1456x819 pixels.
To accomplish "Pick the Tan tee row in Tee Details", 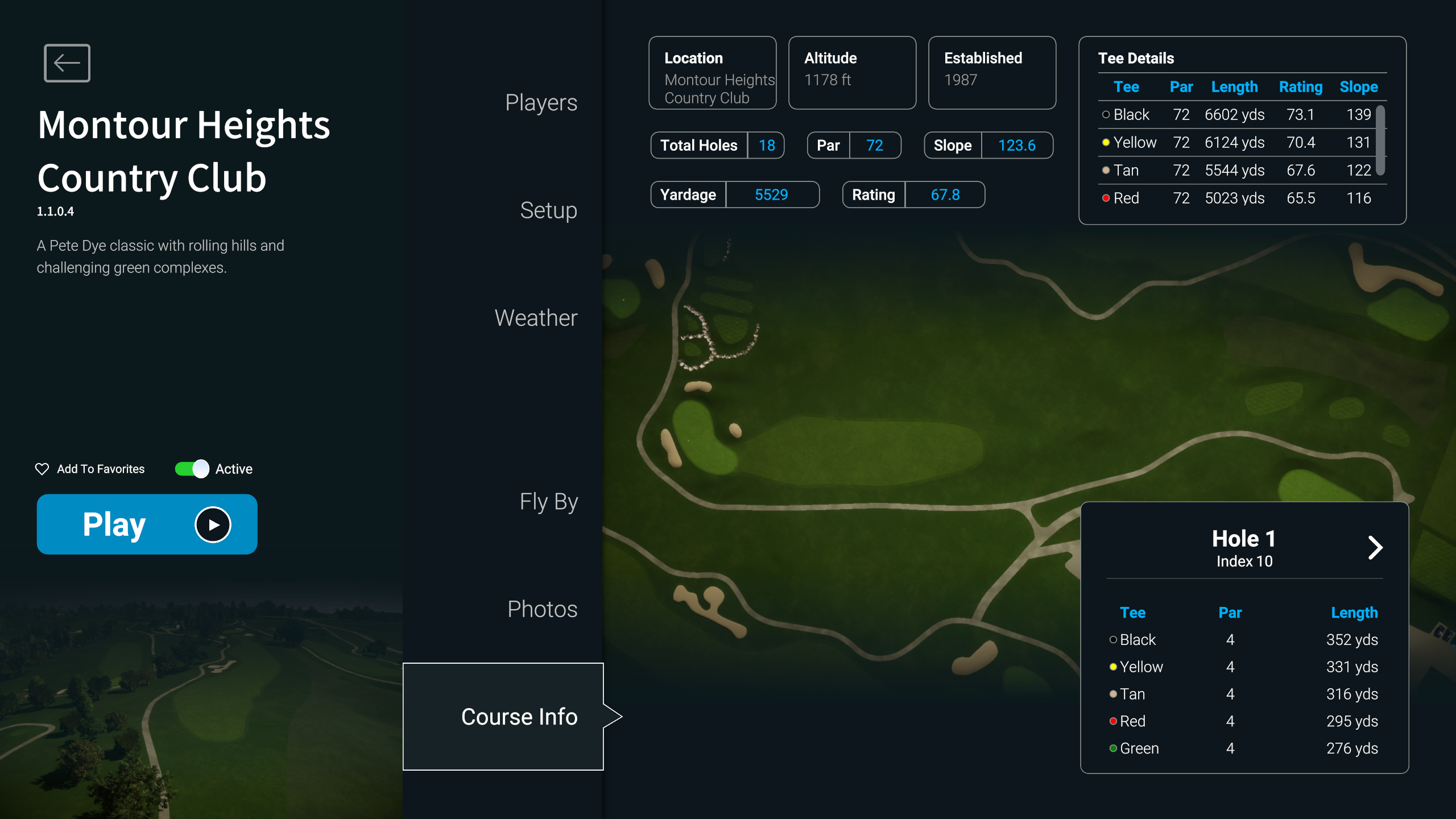I will point(1235,171).
